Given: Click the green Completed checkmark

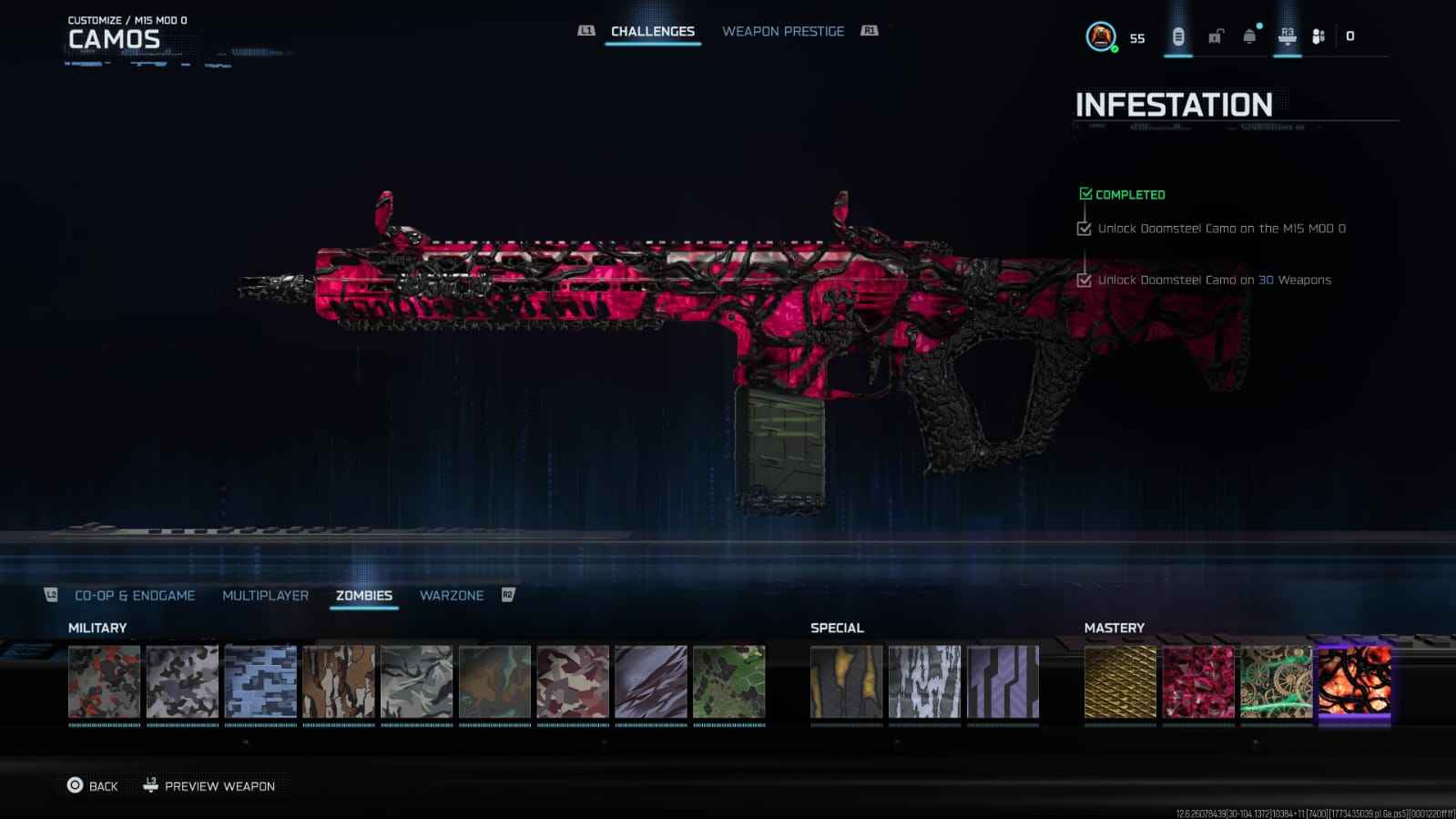Looking at the screenshot, I should pyautogui.click(x=1084, y=193).
